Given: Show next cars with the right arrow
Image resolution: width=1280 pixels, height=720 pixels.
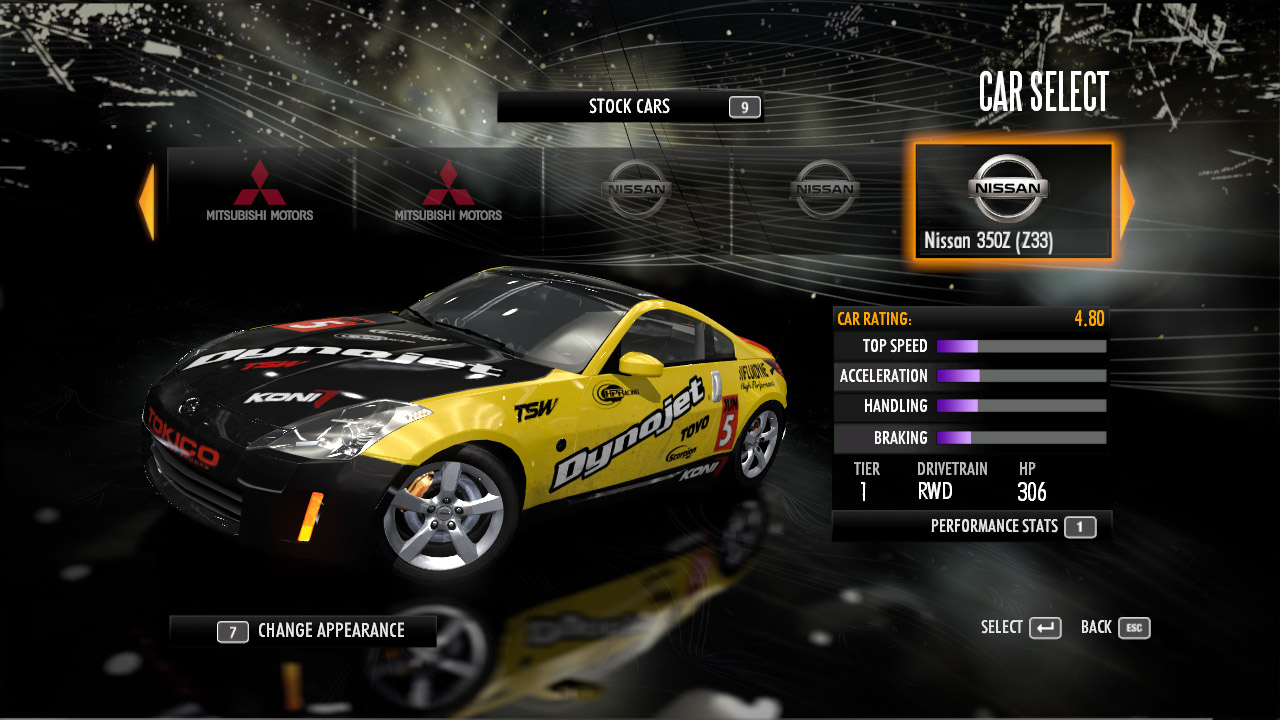Looking at the screenshot, I should pyautogui.click(x=1127, y=202).
